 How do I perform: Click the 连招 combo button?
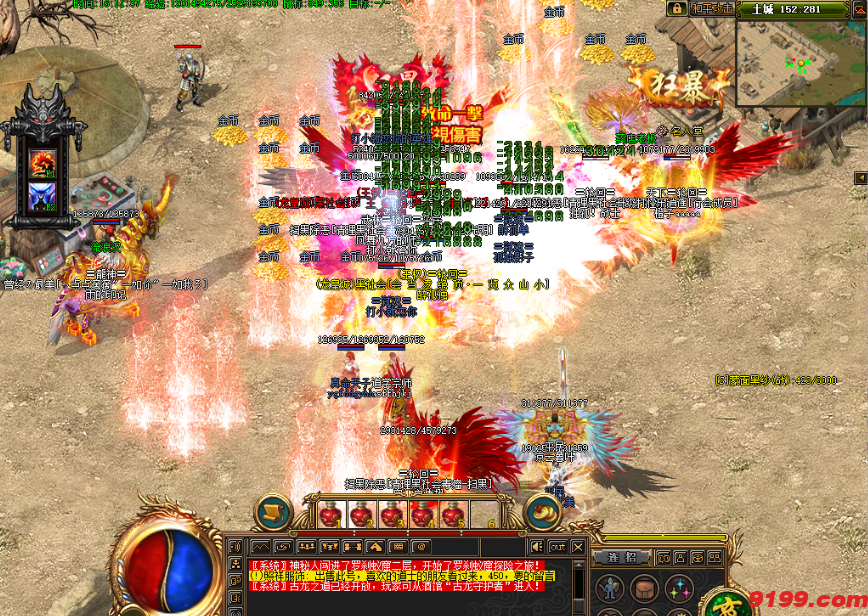point(622,557)
